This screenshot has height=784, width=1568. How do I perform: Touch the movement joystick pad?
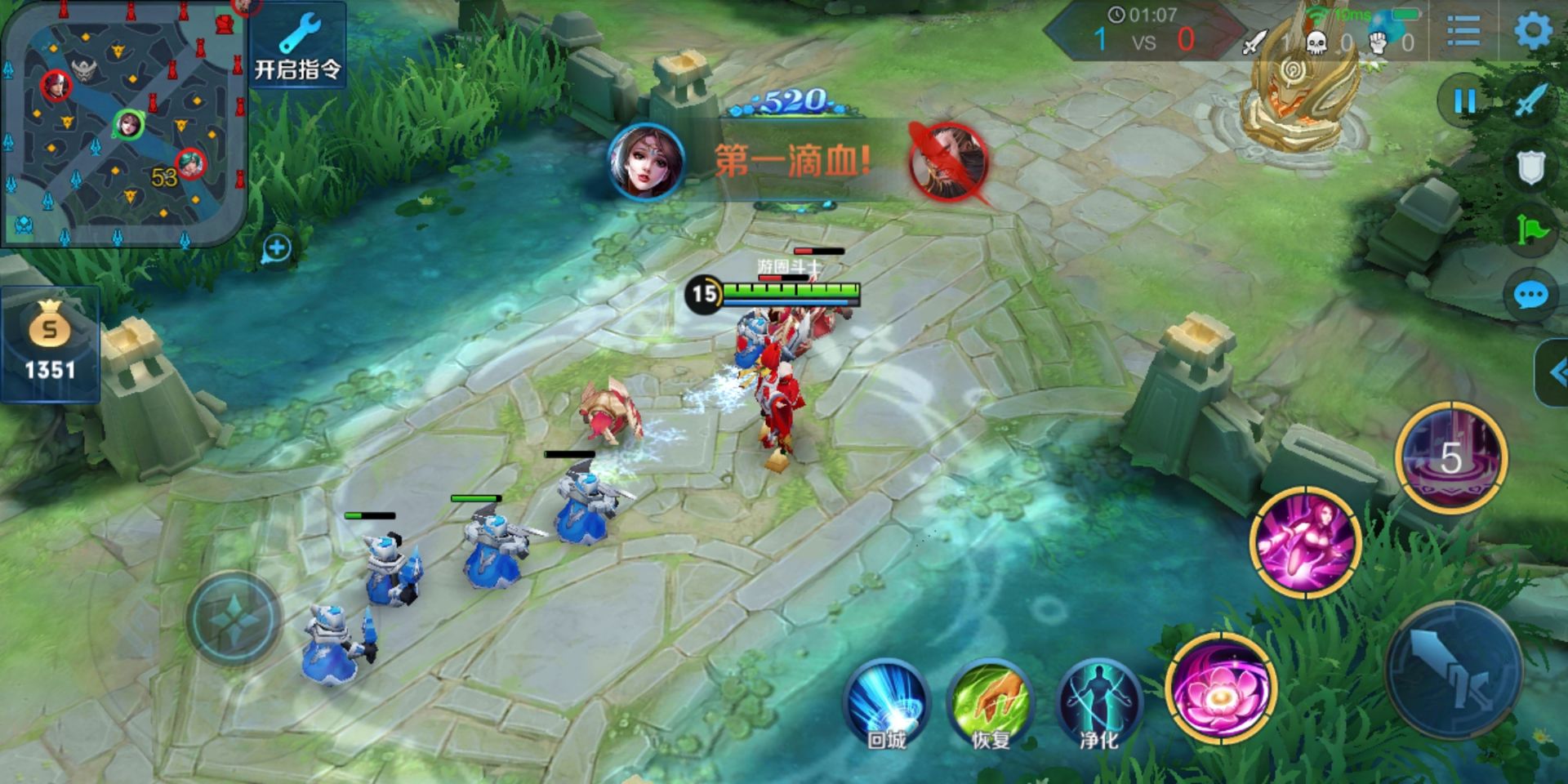click(x=234, y=618)
